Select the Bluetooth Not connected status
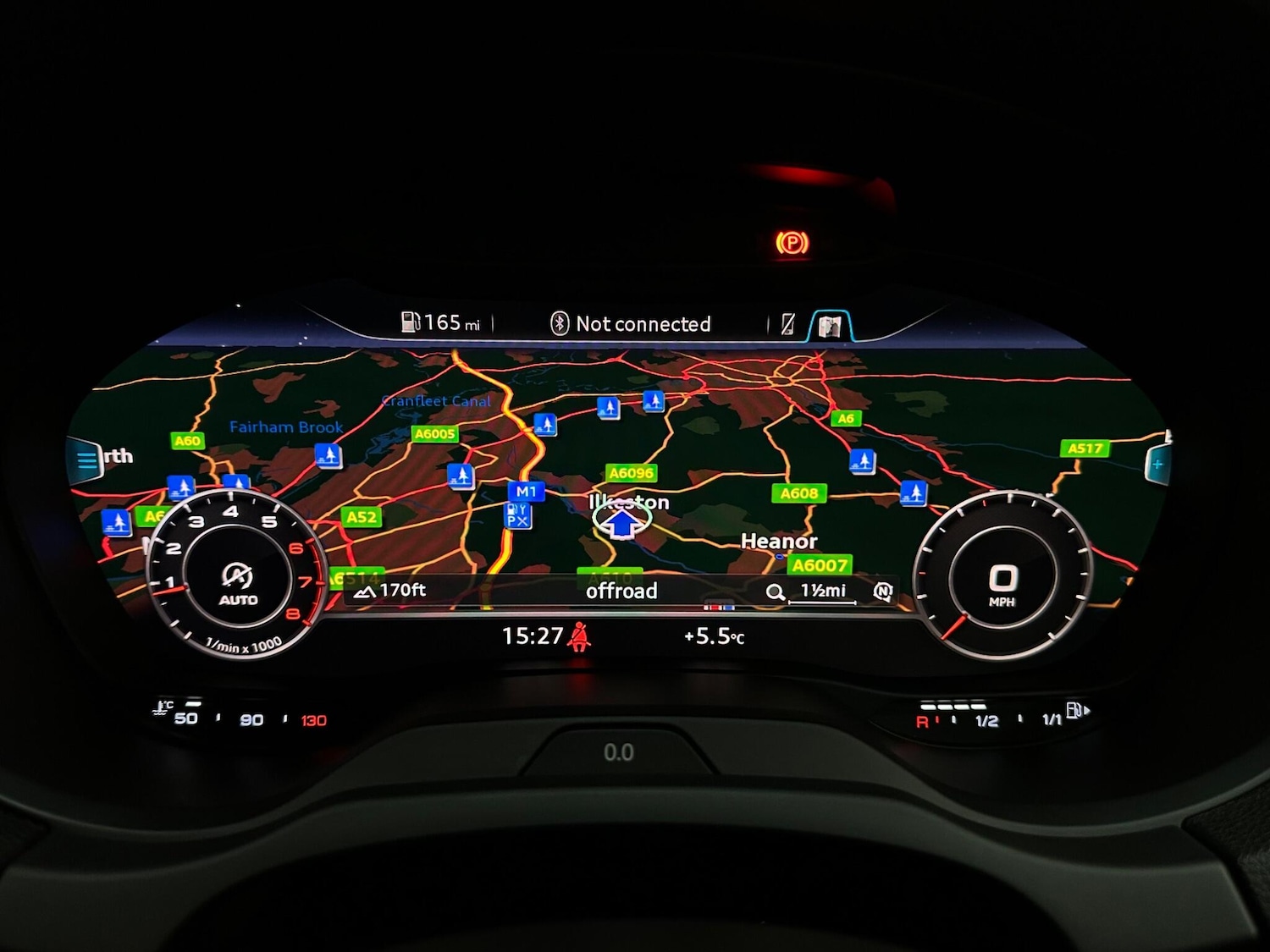Viewport: 1270px width, 952px height. [631, 324]
